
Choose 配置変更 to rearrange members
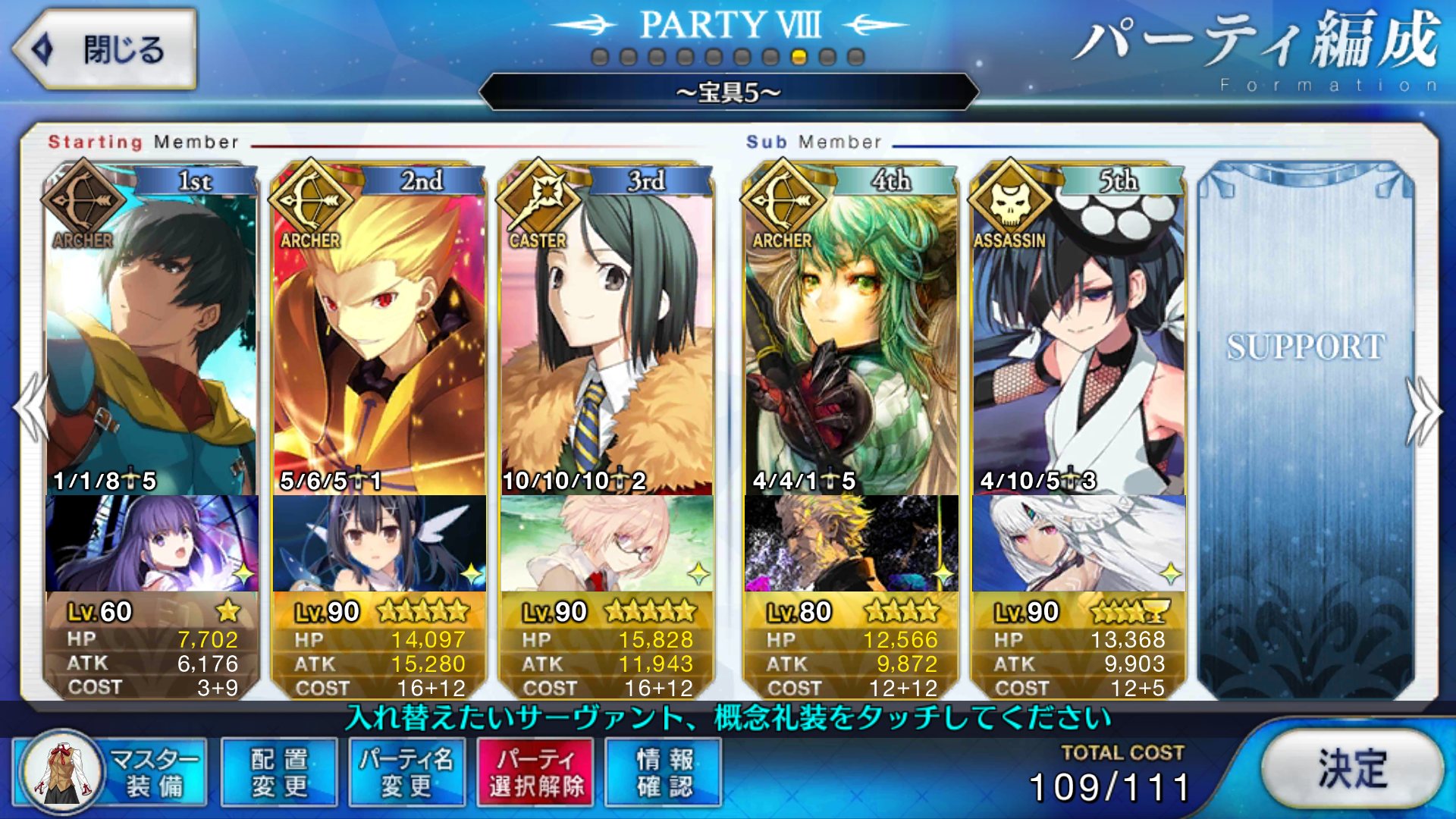pos(279,772)
